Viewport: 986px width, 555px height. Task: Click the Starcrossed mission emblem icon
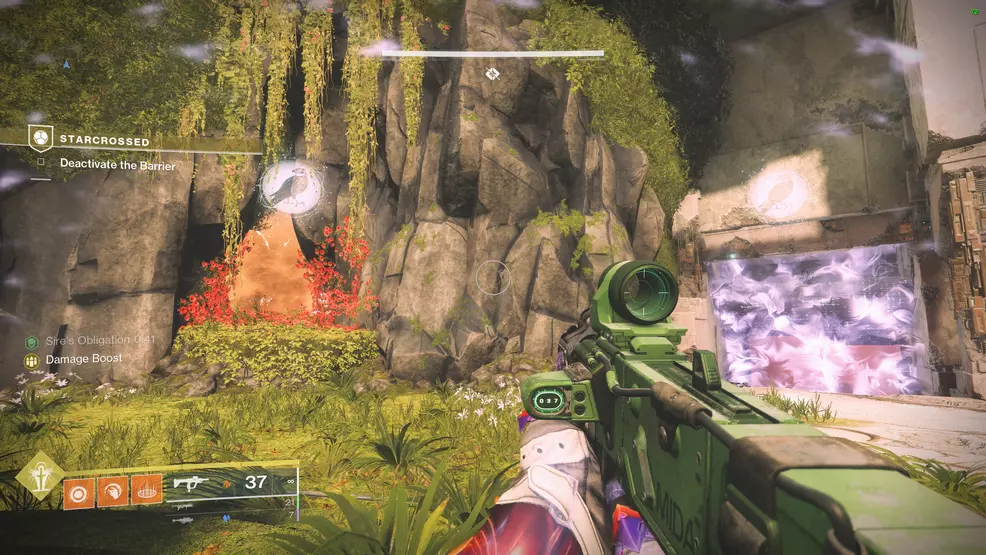[41, 139]
